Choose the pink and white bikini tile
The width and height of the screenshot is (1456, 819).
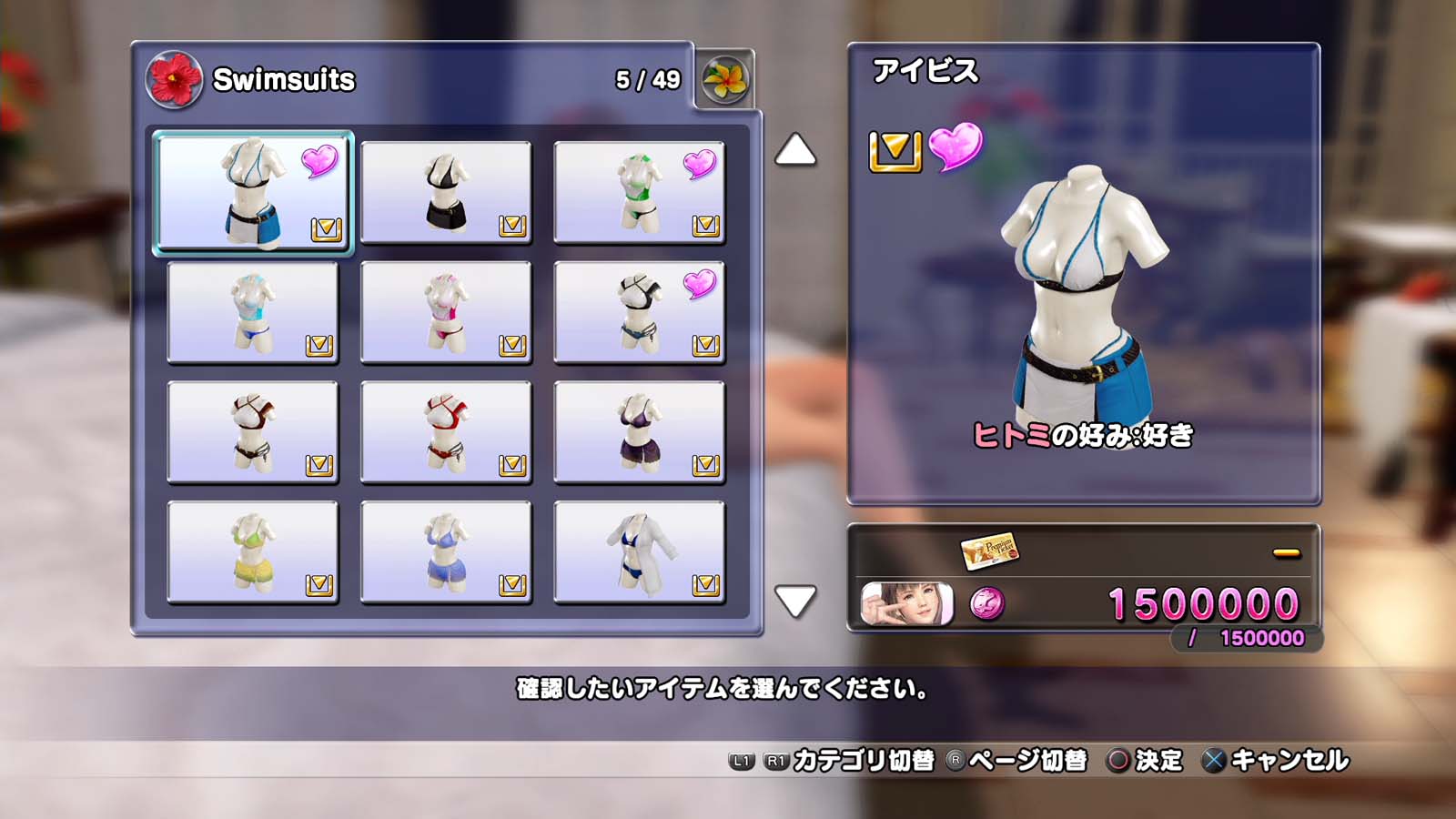[x=446, y=312]
